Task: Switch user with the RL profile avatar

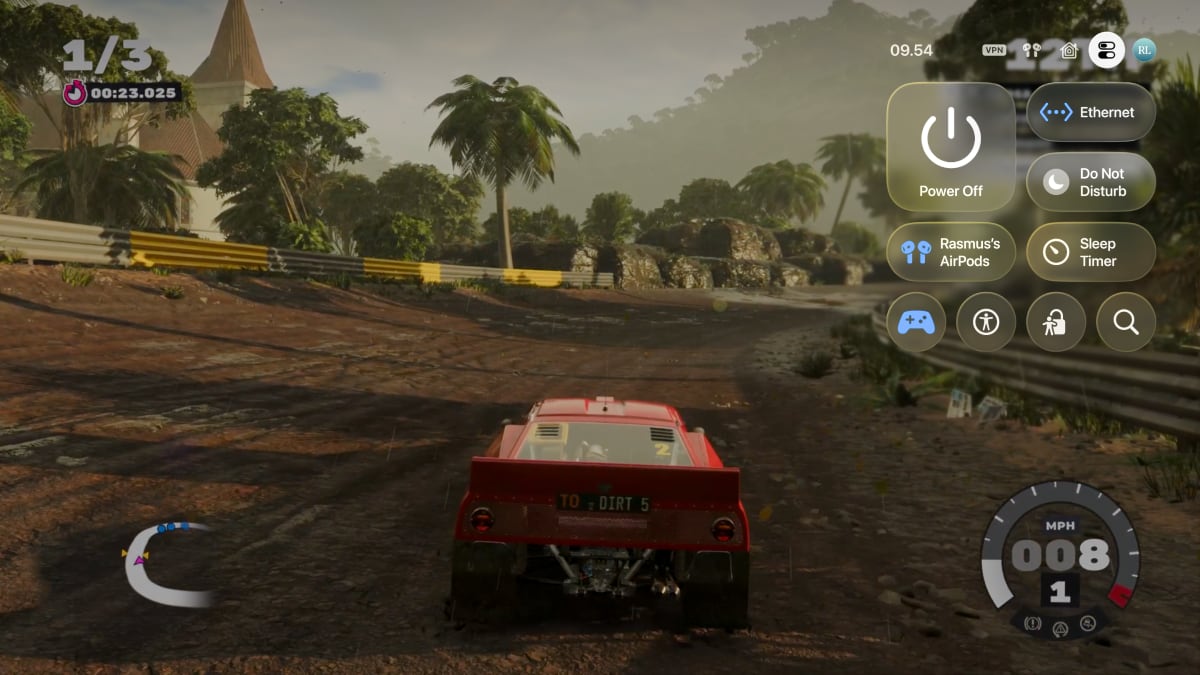Action: 1144,50
